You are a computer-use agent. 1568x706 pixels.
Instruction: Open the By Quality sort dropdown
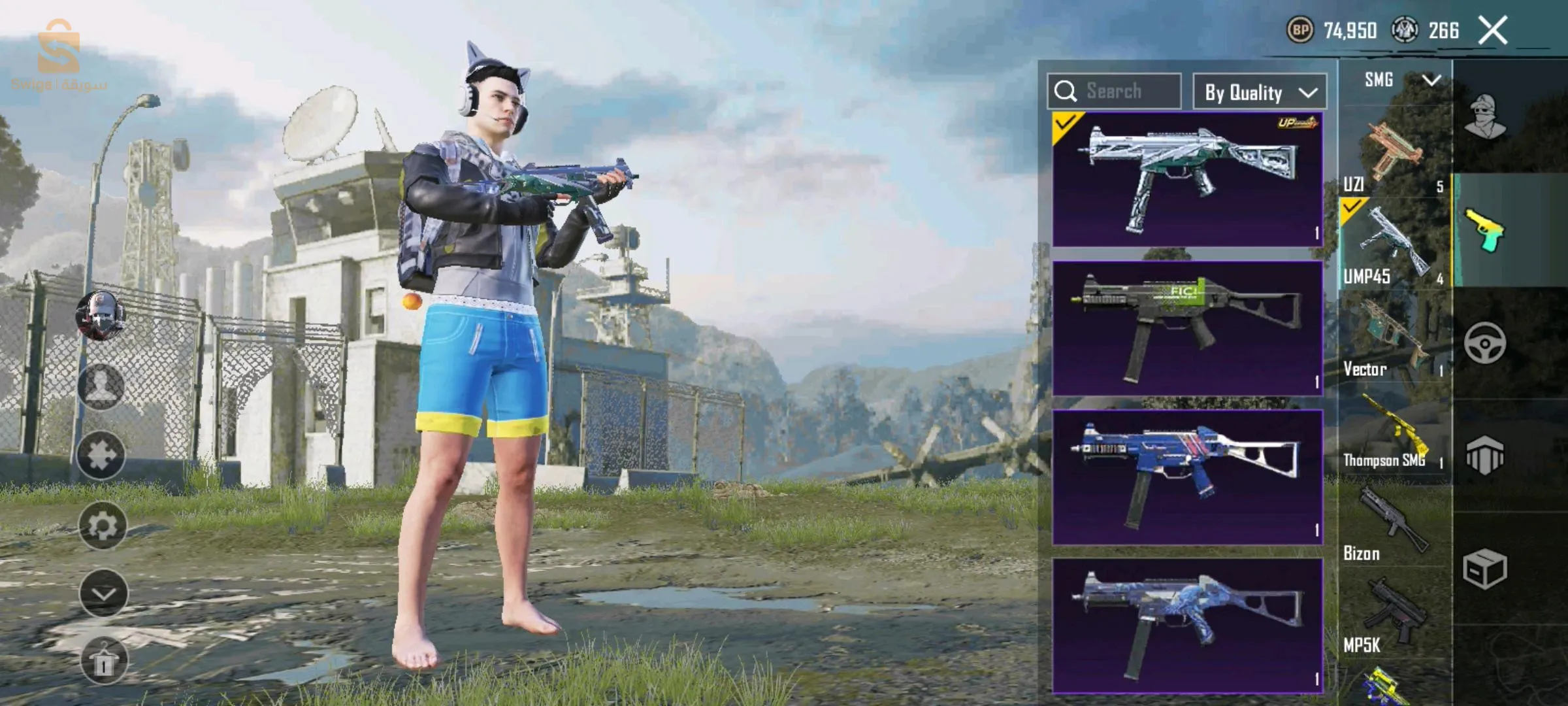click(1260, 92)
